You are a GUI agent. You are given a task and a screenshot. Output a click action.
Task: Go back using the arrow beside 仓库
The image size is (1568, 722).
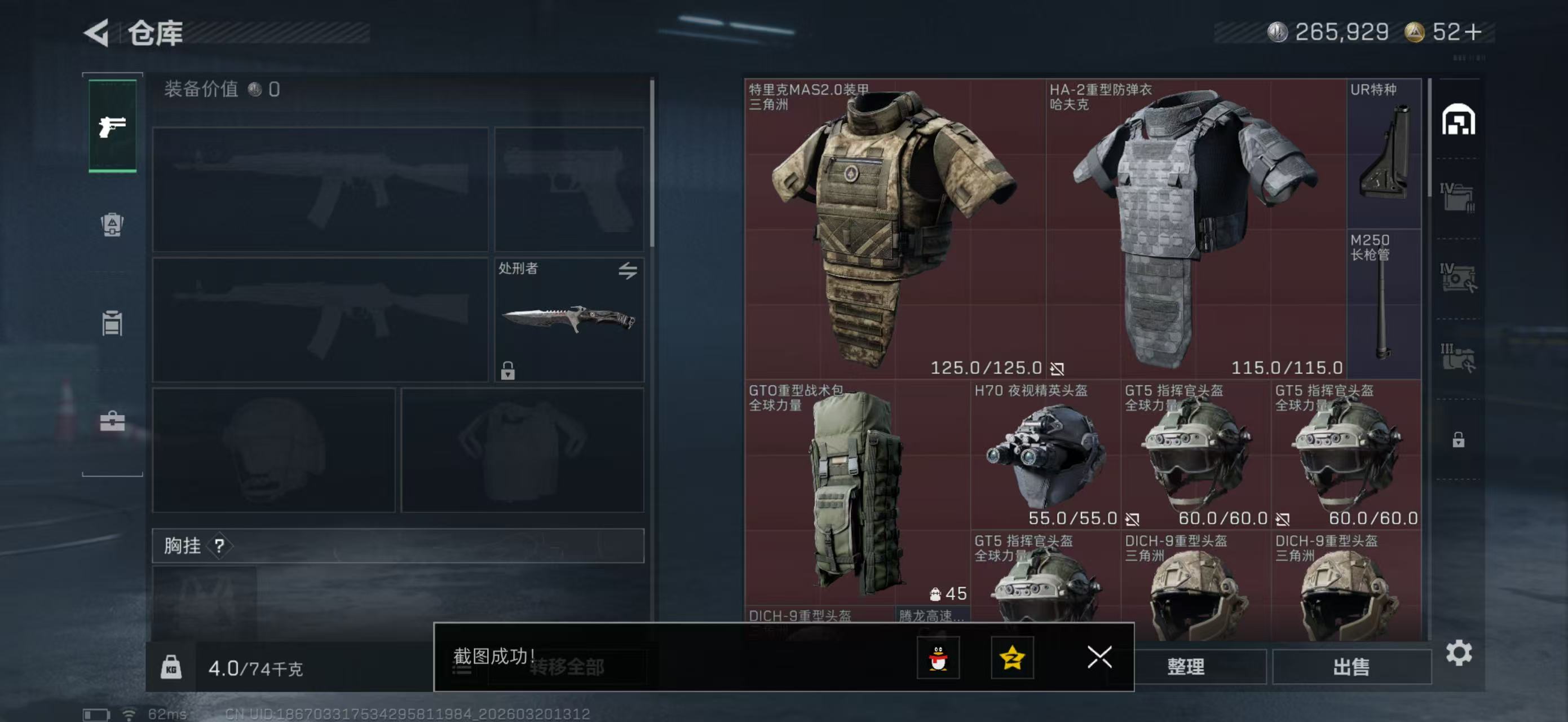click(98, 32)
